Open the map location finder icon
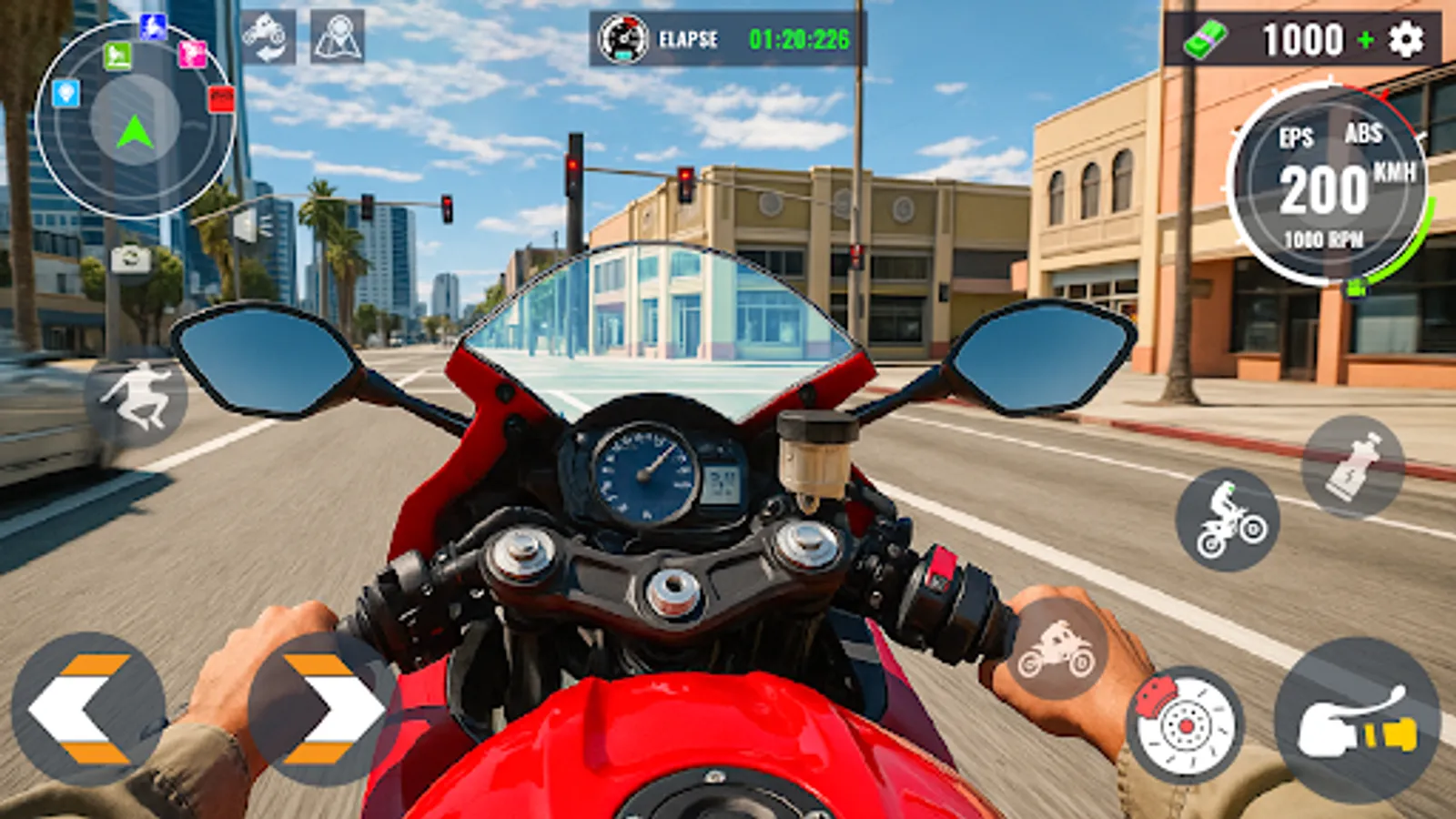The image size is (1456, 819). point(337,36)
